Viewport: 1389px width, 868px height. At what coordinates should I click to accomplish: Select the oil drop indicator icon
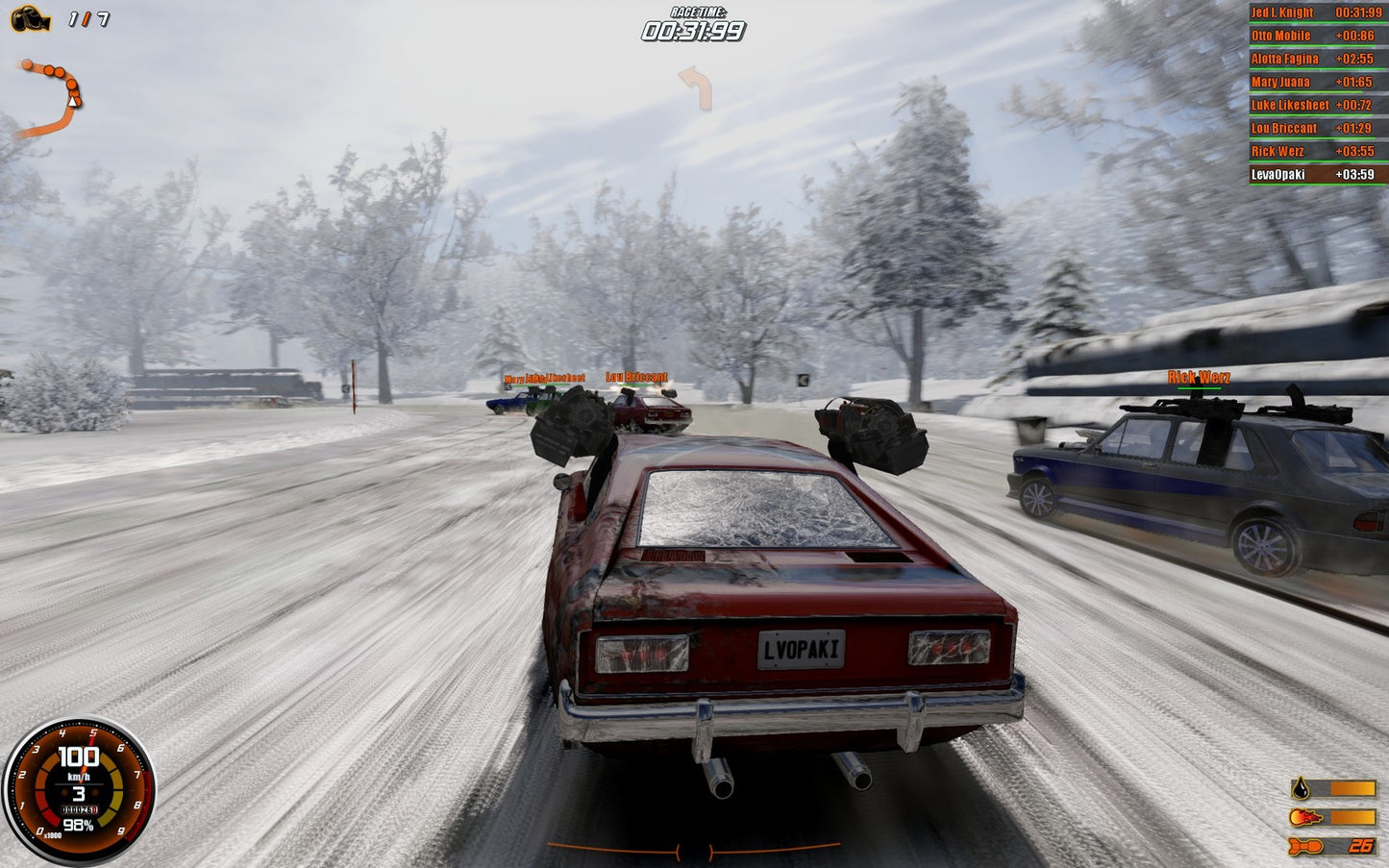pyautogui.click(x=1302, y=789)
